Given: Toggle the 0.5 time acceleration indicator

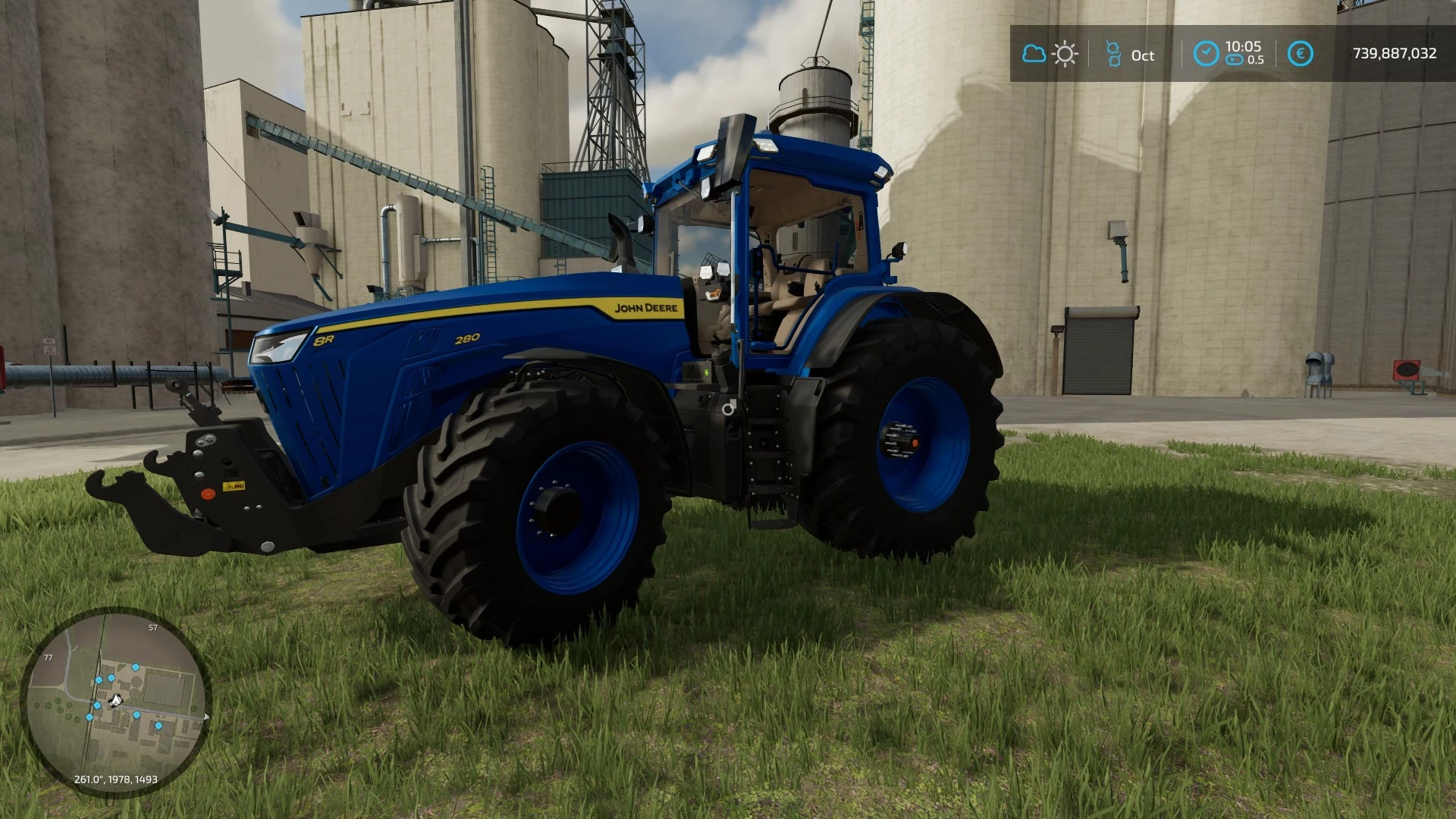Looking at the screenshot, I should point(1256,58).
